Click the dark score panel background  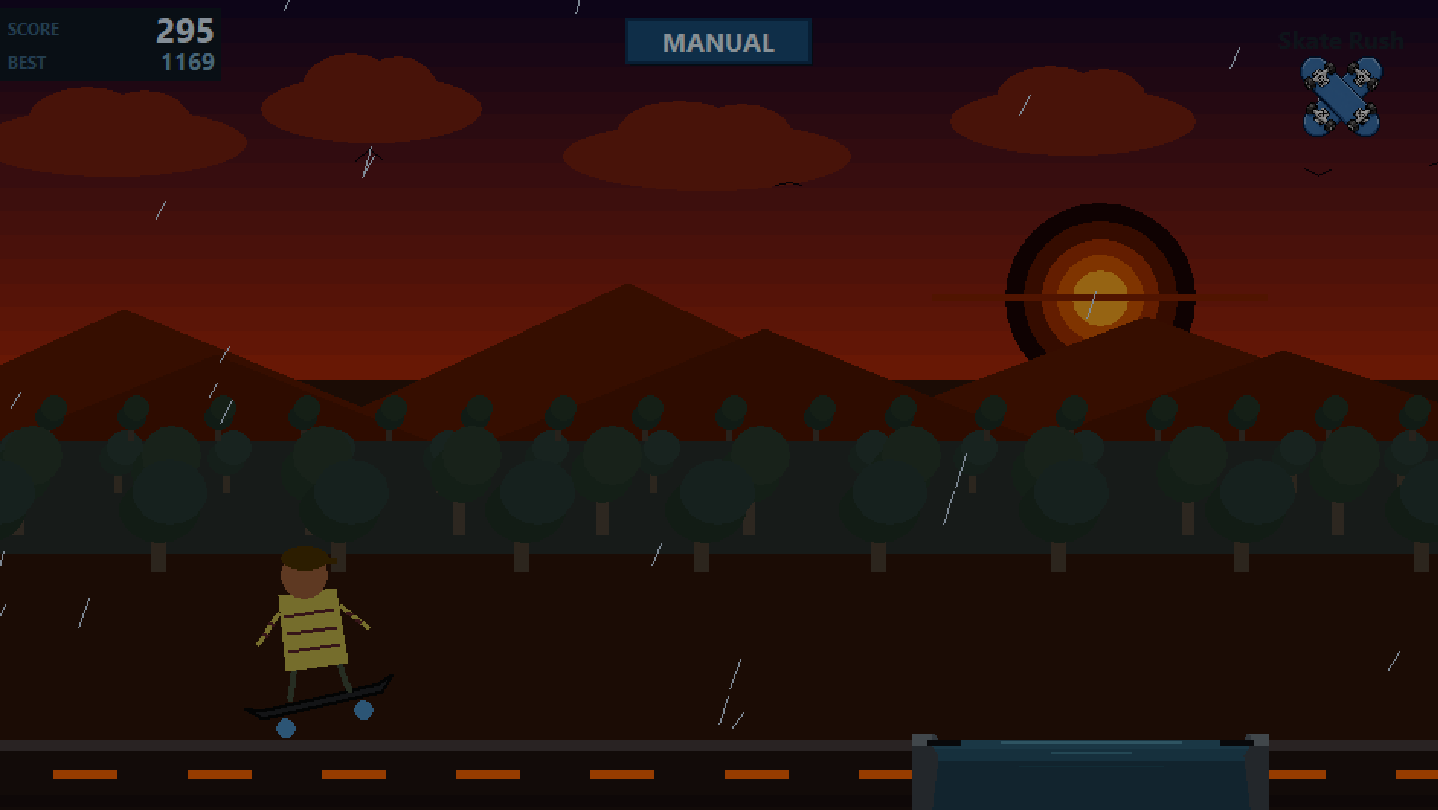tap(110, 45)
